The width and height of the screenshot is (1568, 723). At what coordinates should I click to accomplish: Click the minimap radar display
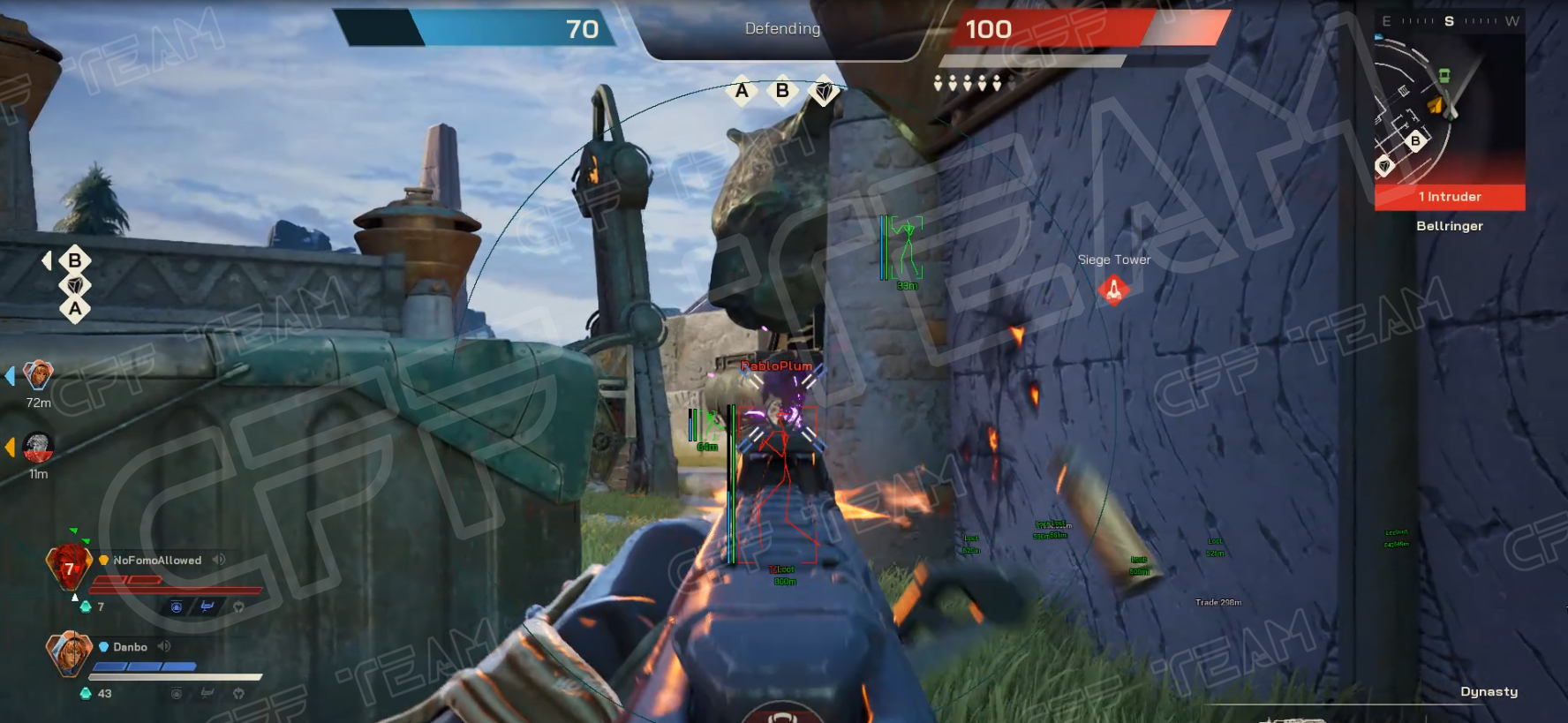tap(1448, 108)
